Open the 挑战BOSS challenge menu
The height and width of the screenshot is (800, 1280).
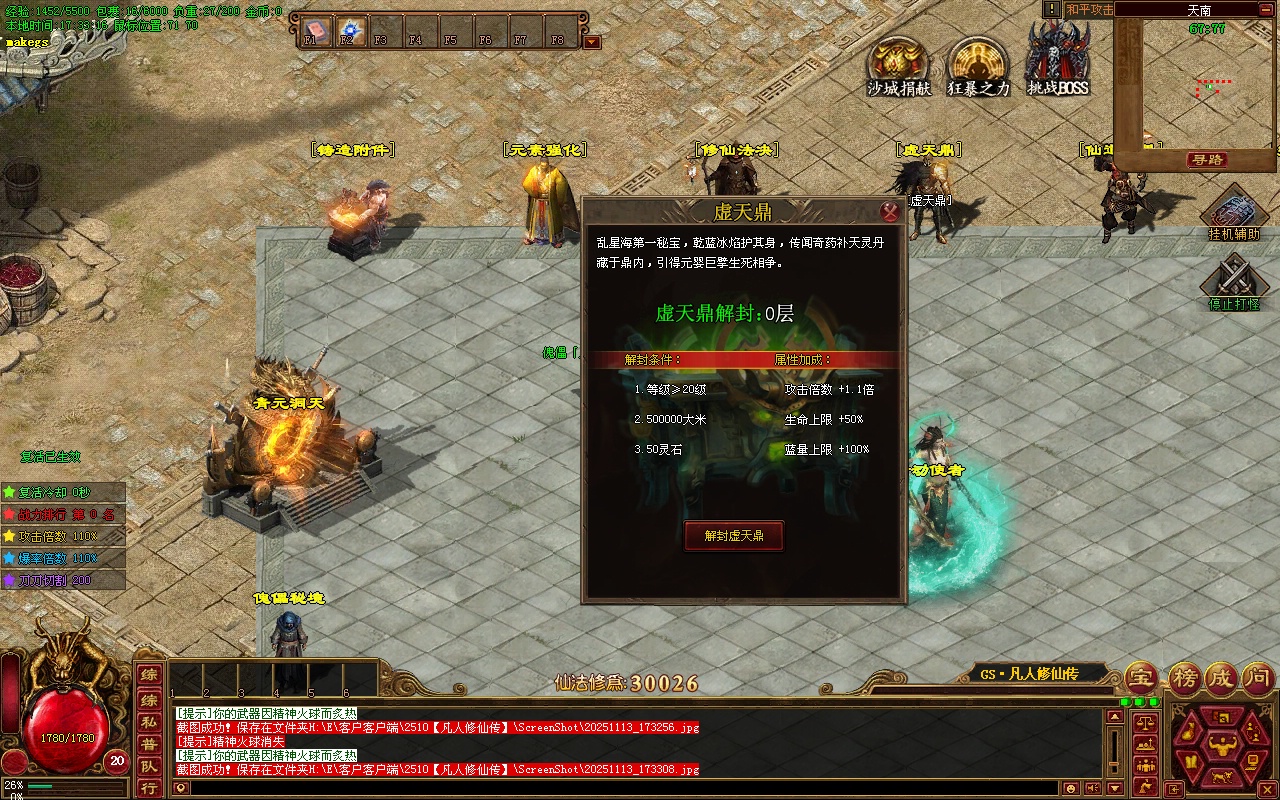(1058, 62)
